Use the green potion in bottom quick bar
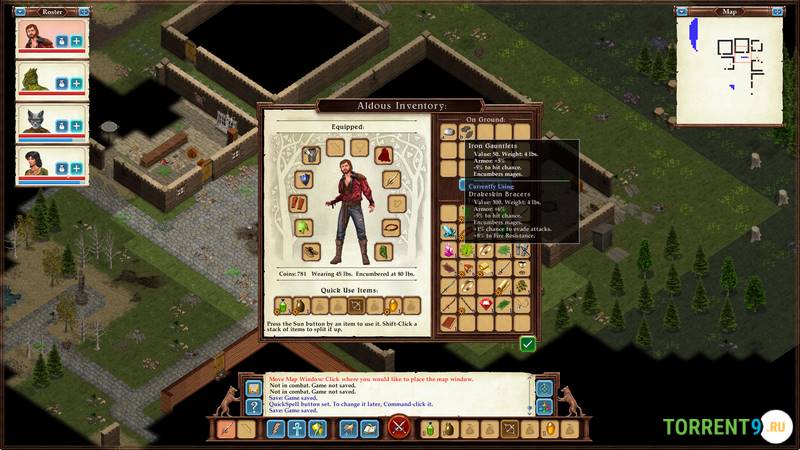Screen dimensions: 800x450 click(x=429, y=429)
